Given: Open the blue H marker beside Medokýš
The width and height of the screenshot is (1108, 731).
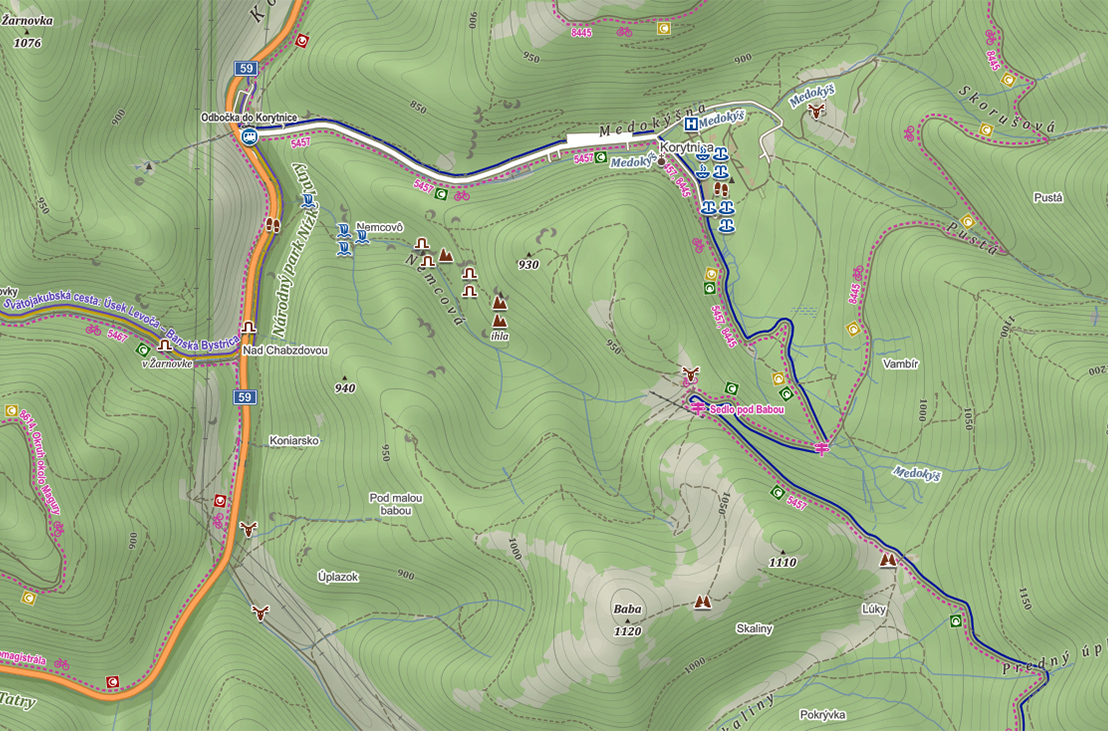Looking at the screenshot, I should (x=690, y=124).
